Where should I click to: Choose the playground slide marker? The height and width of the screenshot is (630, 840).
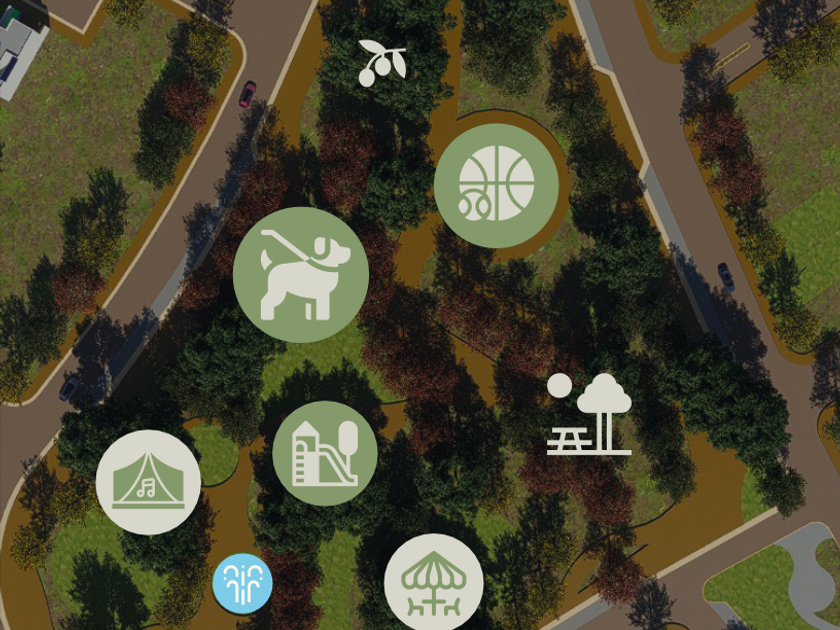tap(325, 453)
